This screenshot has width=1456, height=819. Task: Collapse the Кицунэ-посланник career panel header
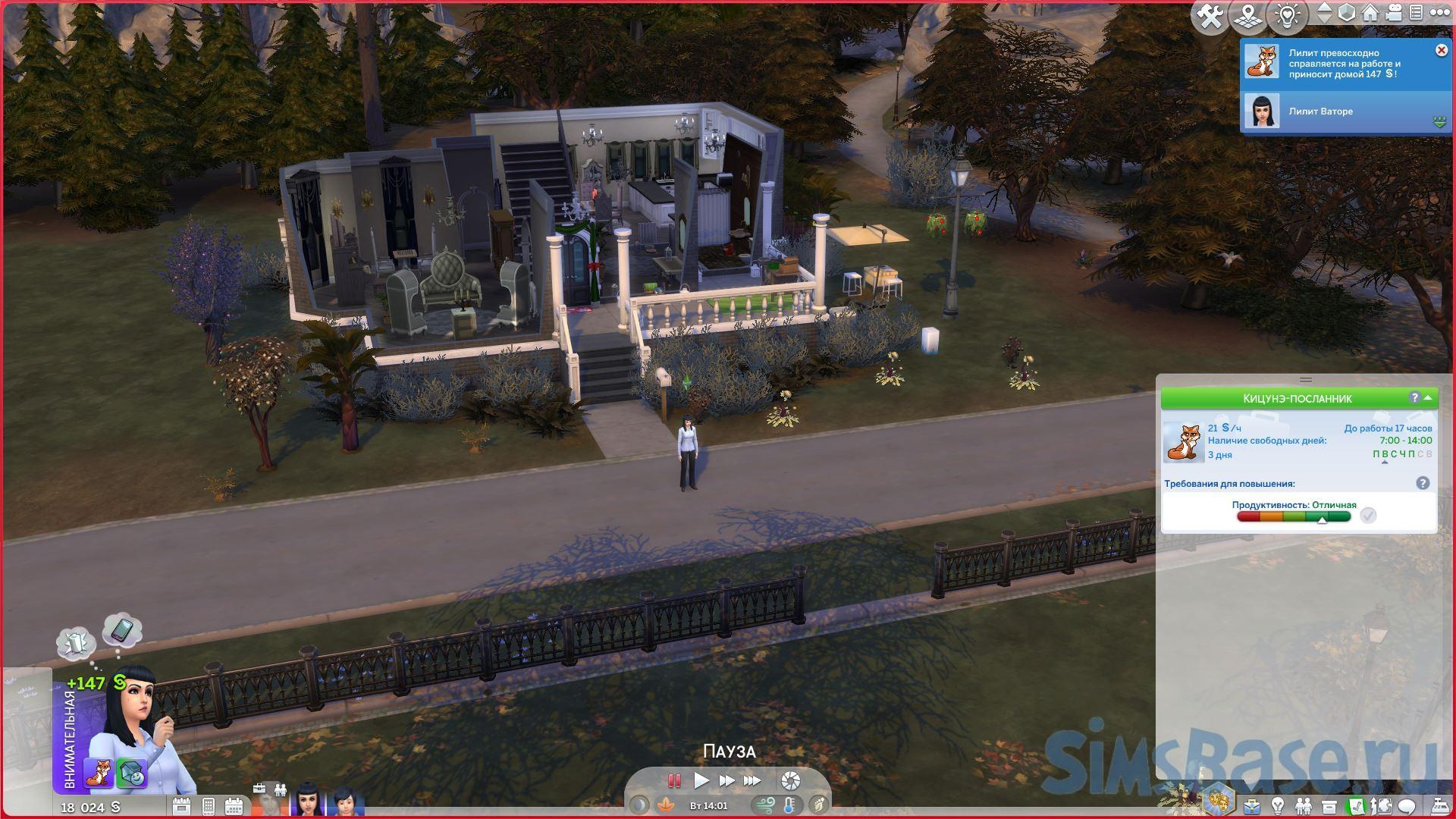[x=1428, y=398]
